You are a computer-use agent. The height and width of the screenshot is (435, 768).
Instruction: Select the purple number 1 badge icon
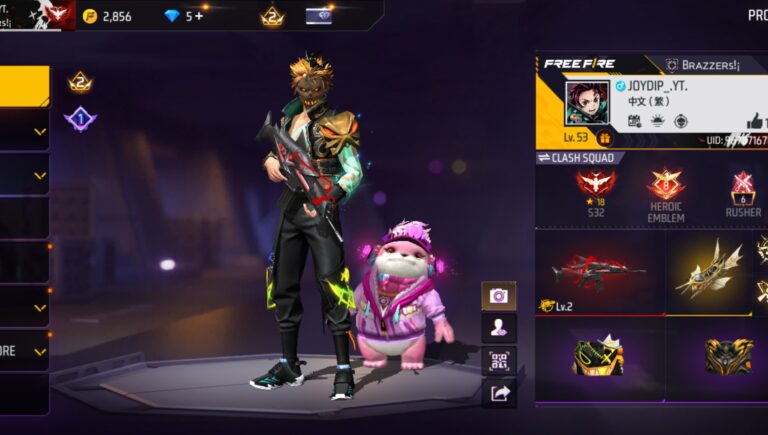point(80,120)
